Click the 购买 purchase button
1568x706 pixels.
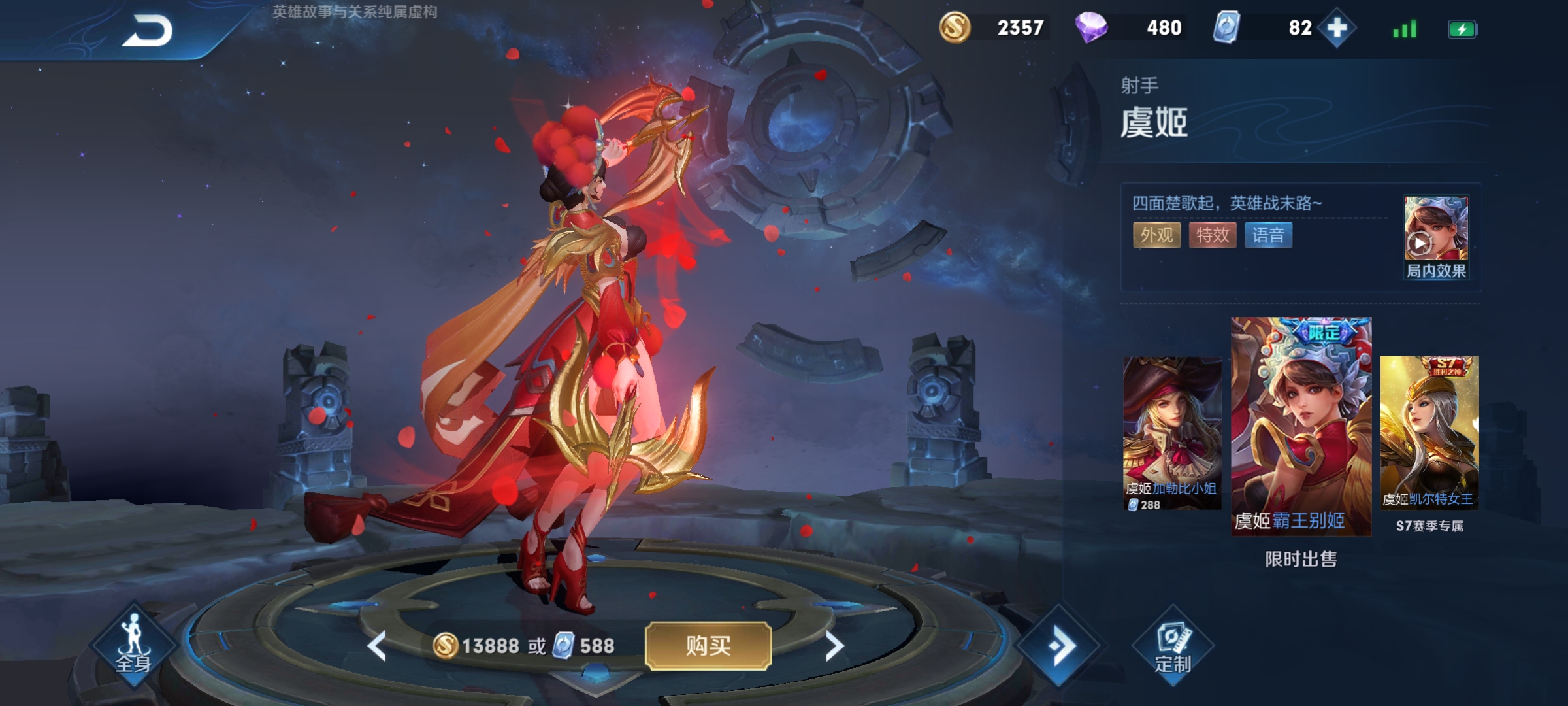coord(708,646)
